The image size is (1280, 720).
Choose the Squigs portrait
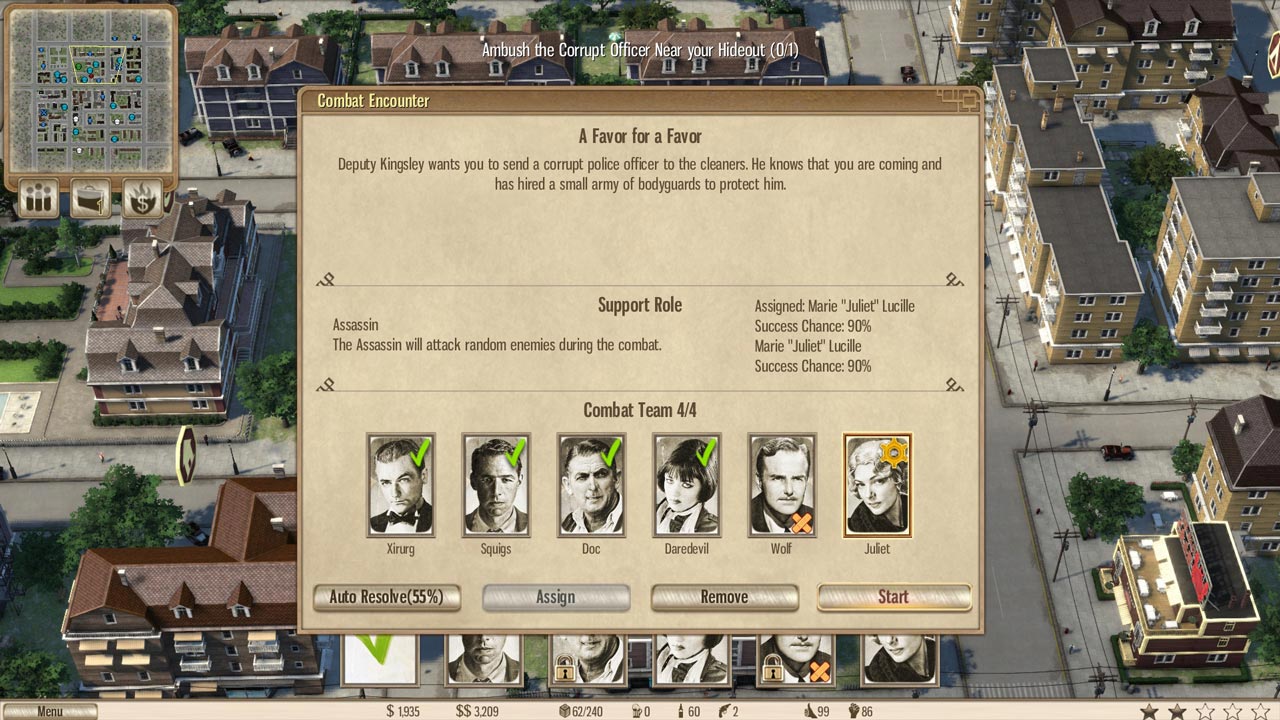[x=496, y=485]
